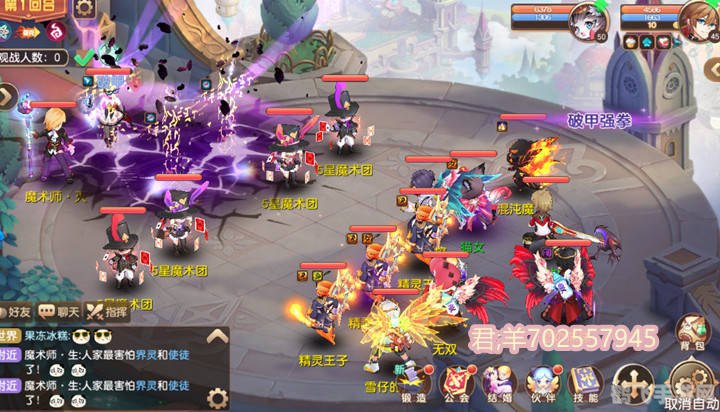Open the 指挥 command menu
720x412 pixels.
[x=109, y=311]
